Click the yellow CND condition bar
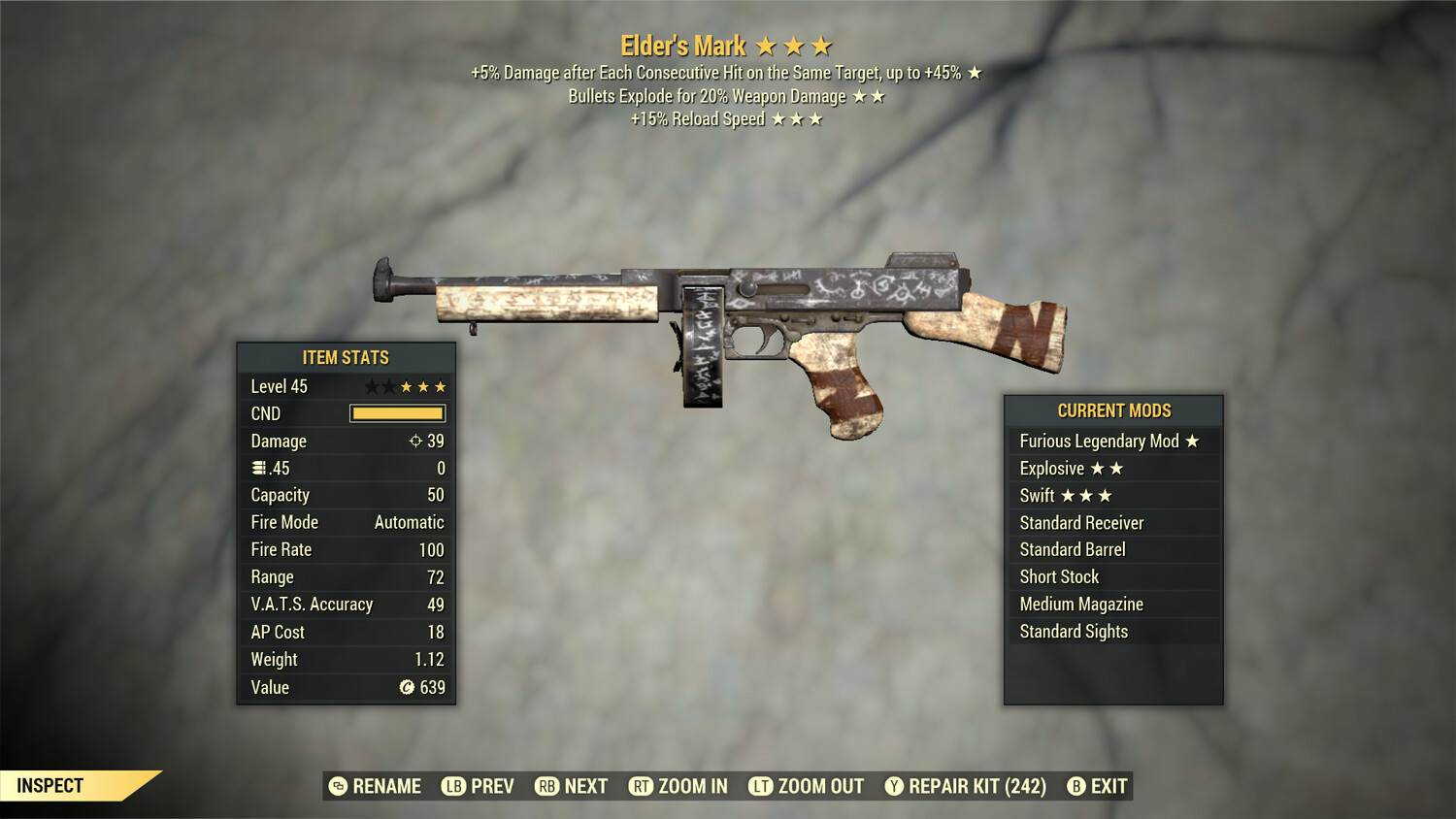This screenshot has width=1456, height=819. 397,412
